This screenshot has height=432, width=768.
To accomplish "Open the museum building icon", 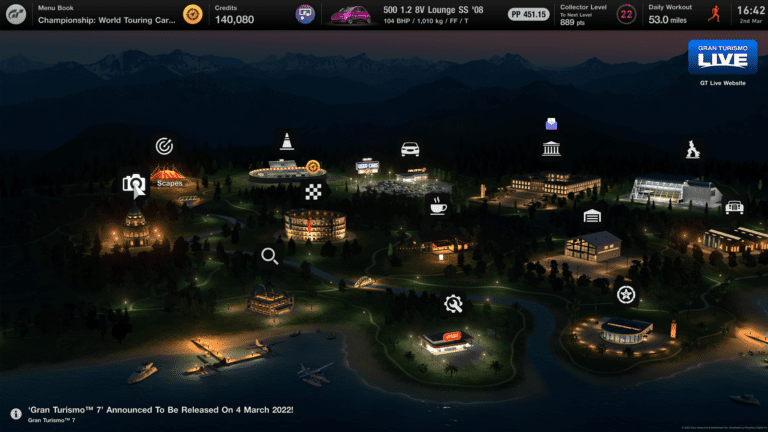I will click(x=551, y=149).
